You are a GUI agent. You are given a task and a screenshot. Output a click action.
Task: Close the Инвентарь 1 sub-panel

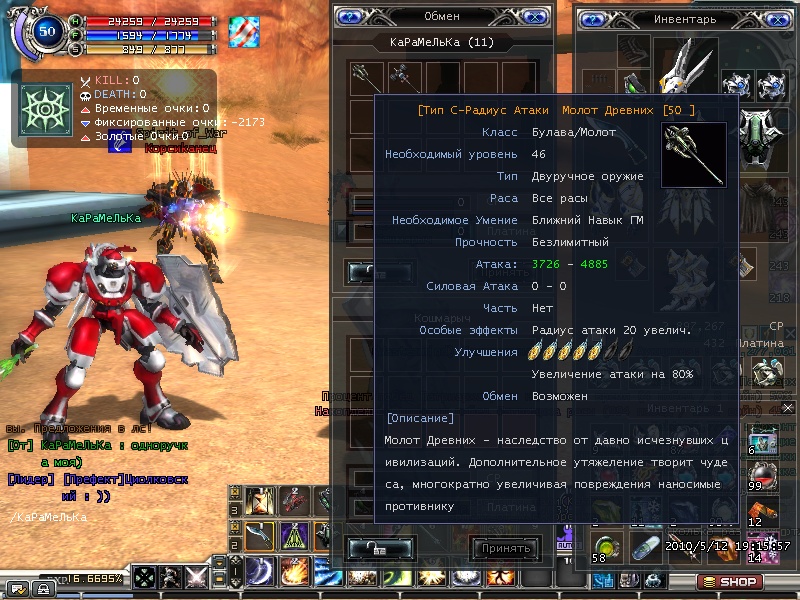(x=787, y=408)
